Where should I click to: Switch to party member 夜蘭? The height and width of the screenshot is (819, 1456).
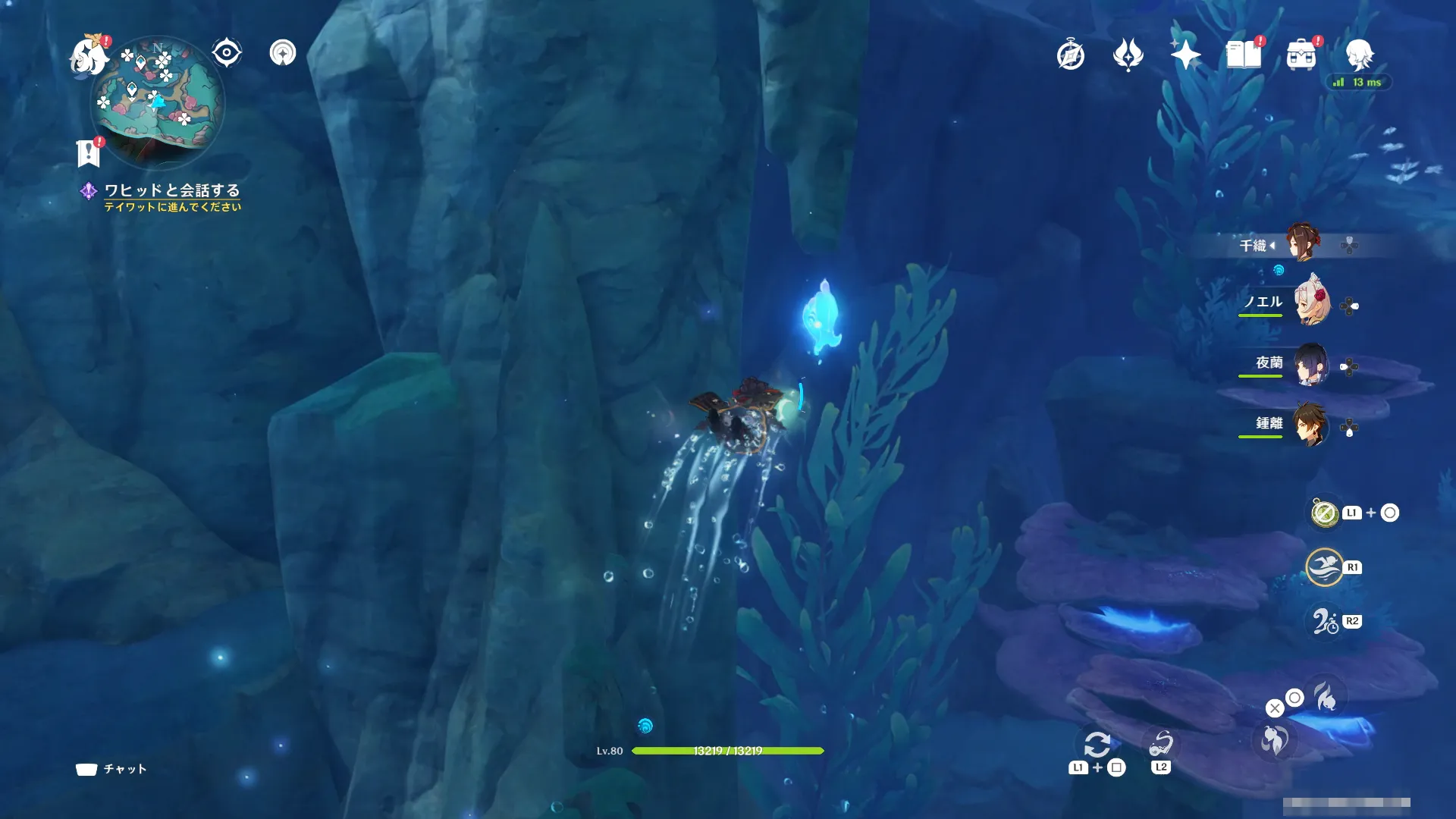tap(1311, 365)
